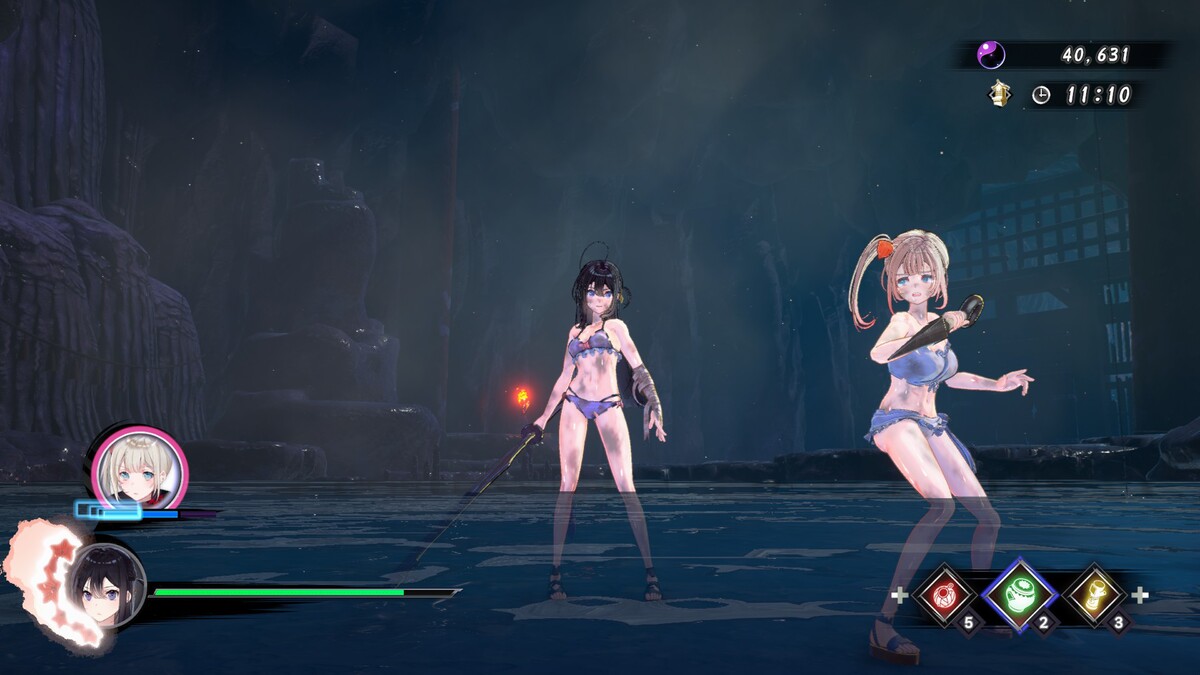The height and width of the screenshot is (675, 1200).
Task: Select the yellow bottle item slot
Action: tap(1094, 596)
